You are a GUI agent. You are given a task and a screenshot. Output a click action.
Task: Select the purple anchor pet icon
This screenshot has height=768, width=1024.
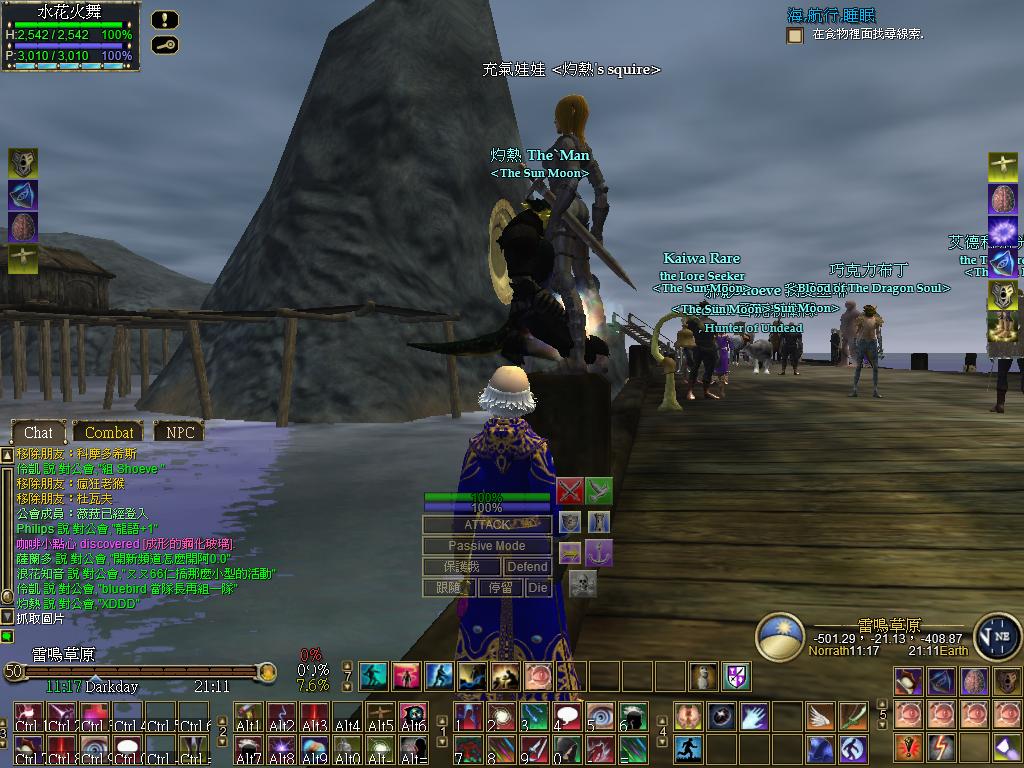598,552
